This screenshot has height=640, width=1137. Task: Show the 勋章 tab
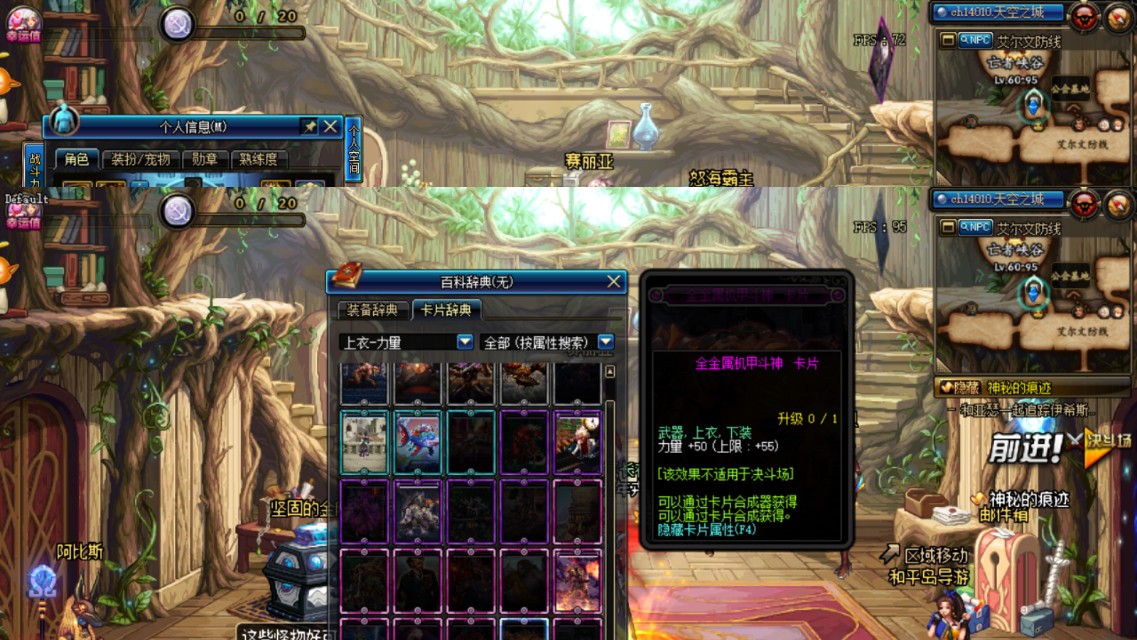(205, 159)
